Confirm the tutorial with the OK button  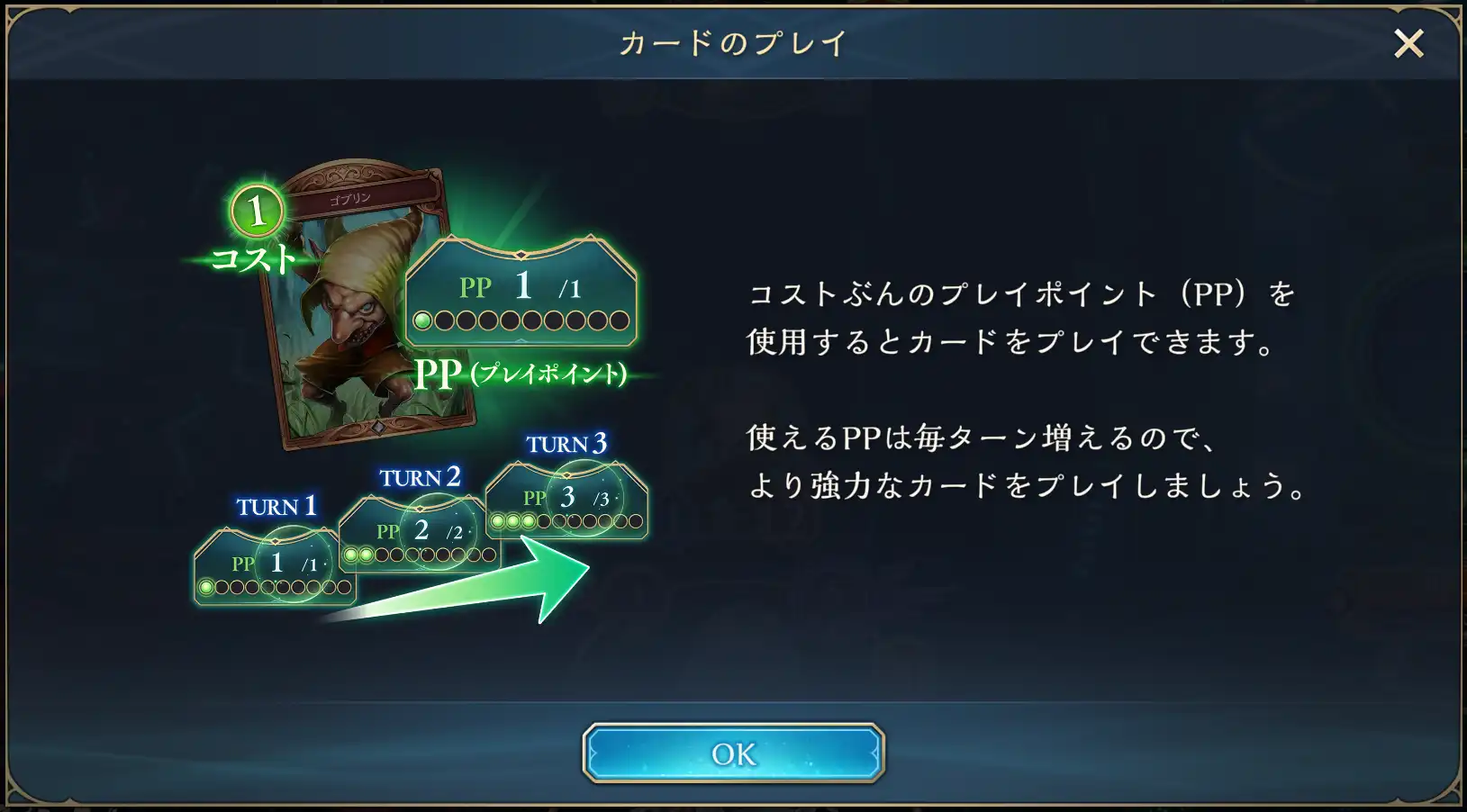tap(733, 753)
